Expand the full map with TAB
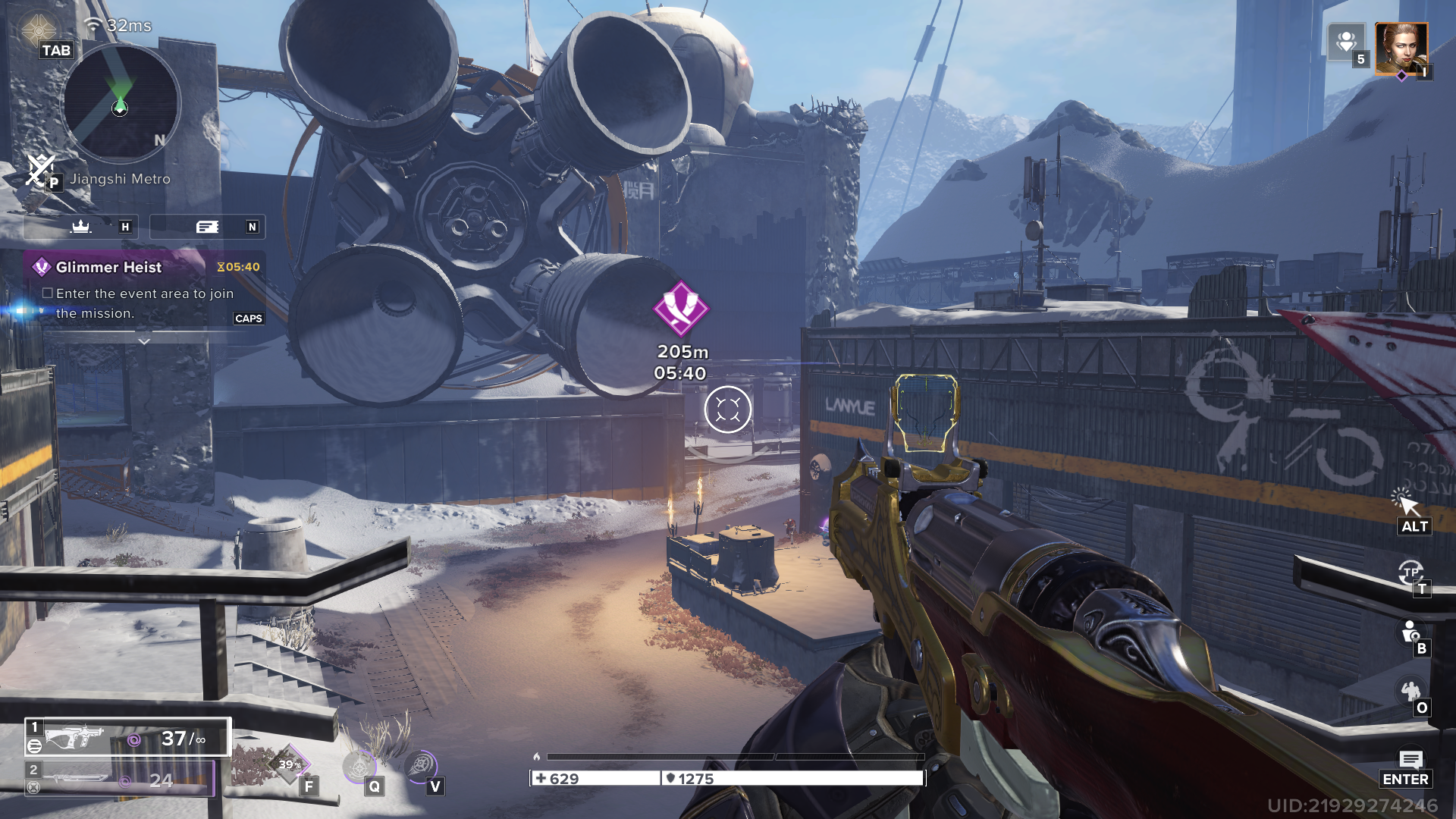Image resolution: width=1456 pixels, height=819 pixels. coord(57,50)
